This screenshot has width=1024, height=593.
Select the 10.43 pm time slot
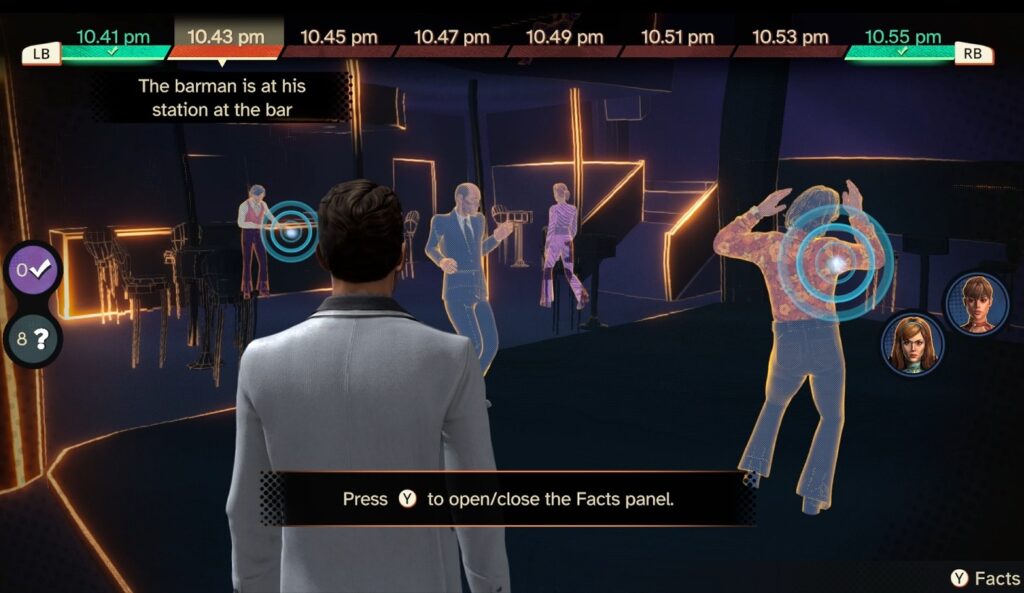click(x=226, y=38)
